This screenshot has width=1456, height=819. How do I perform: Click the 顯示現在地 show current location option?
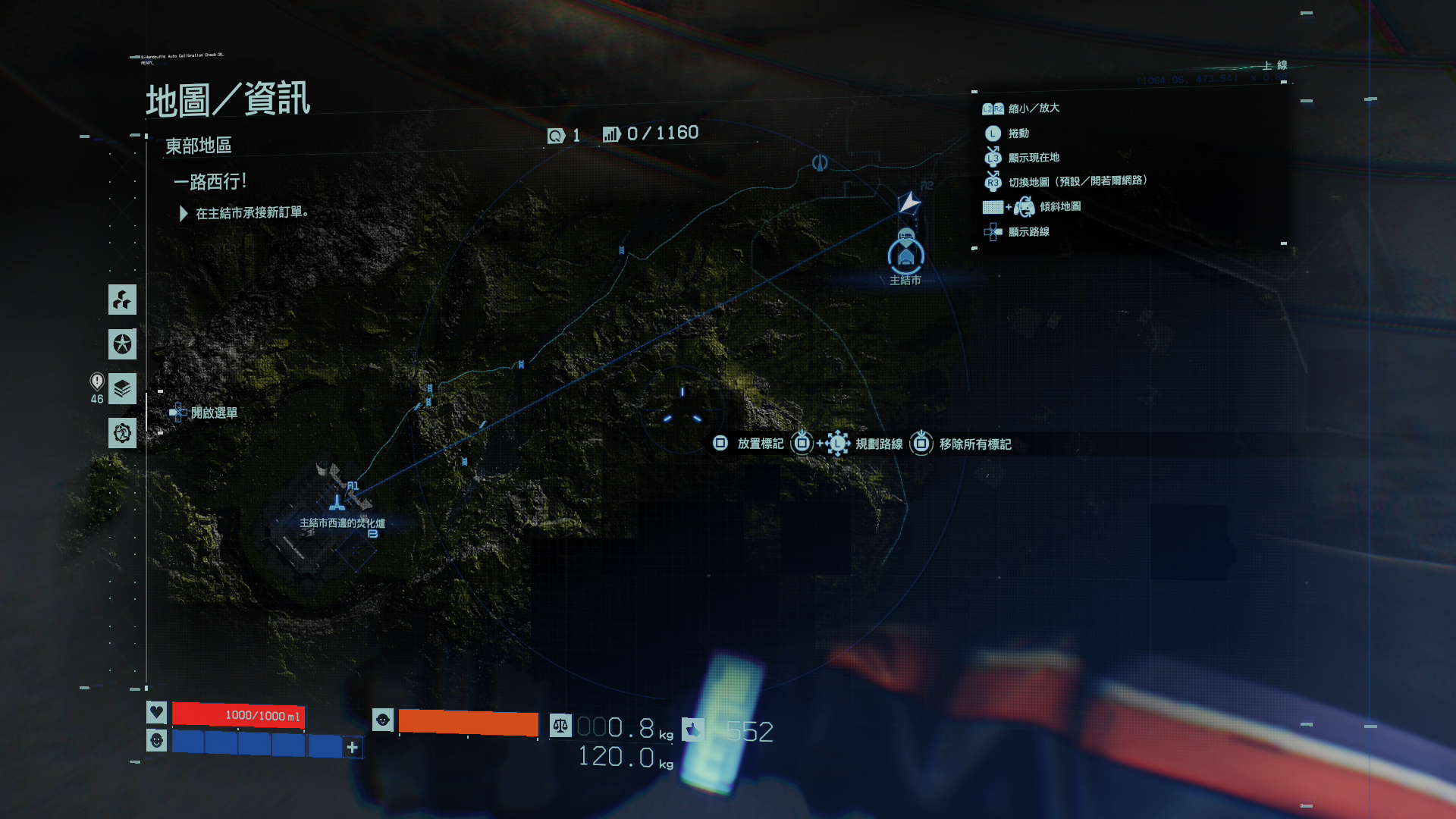pyautogui.click(x=1034, y=158)
